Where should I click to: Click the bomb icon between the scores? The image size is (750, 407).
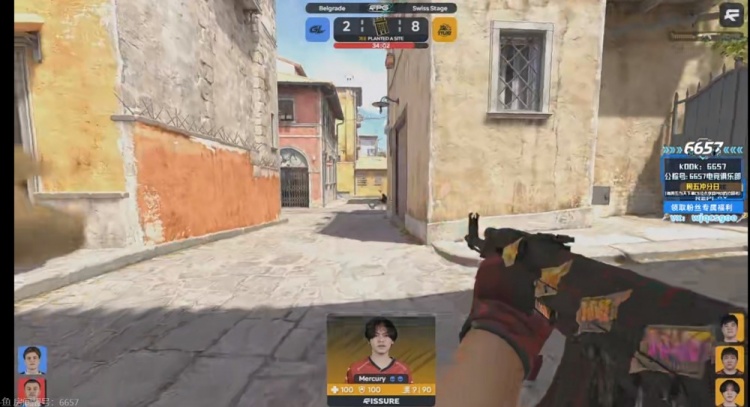[381, 27]
